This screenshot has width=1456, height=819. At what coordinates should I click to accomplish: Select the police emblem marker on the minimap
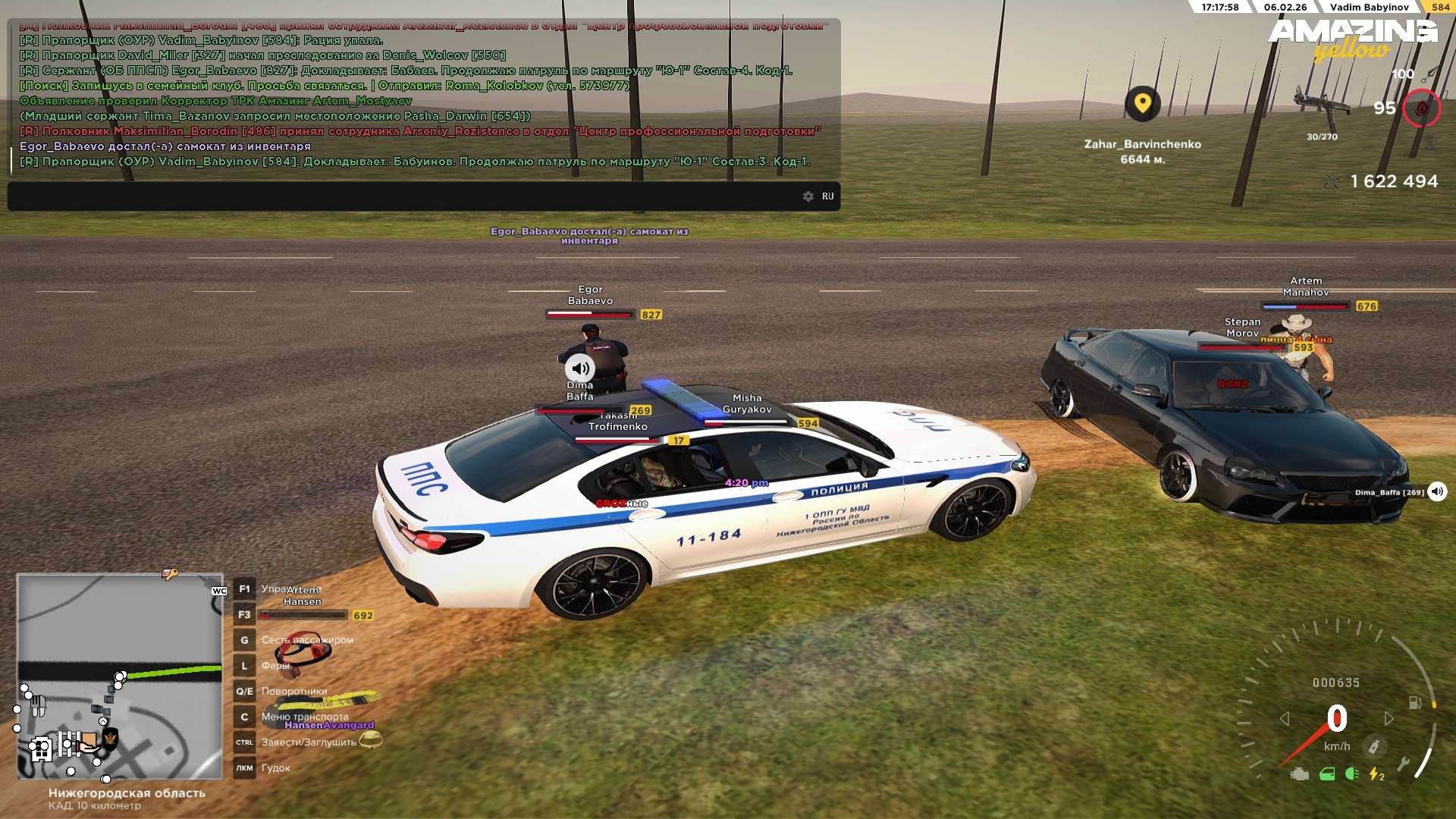coord(110,738)
